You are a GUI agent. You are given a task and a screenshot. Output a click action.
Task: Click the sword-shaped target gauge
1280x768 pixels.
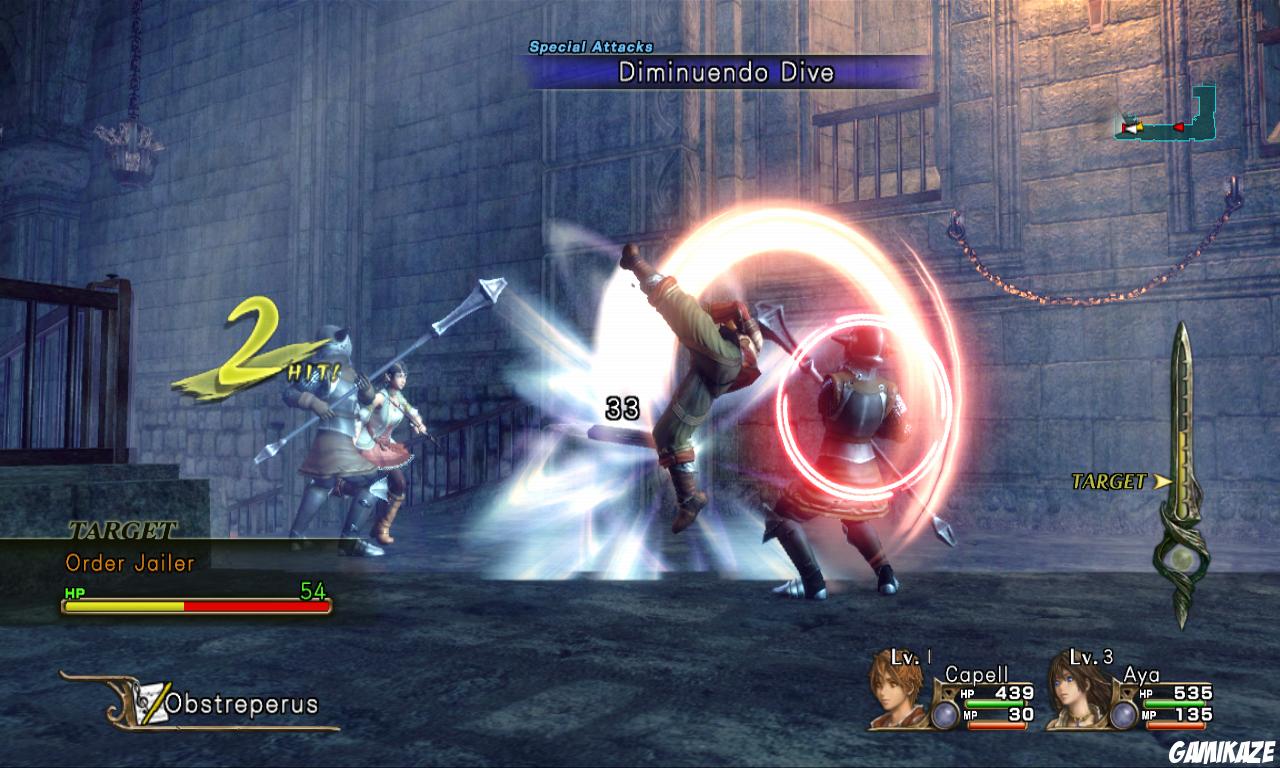click(x=1183, y=475)
